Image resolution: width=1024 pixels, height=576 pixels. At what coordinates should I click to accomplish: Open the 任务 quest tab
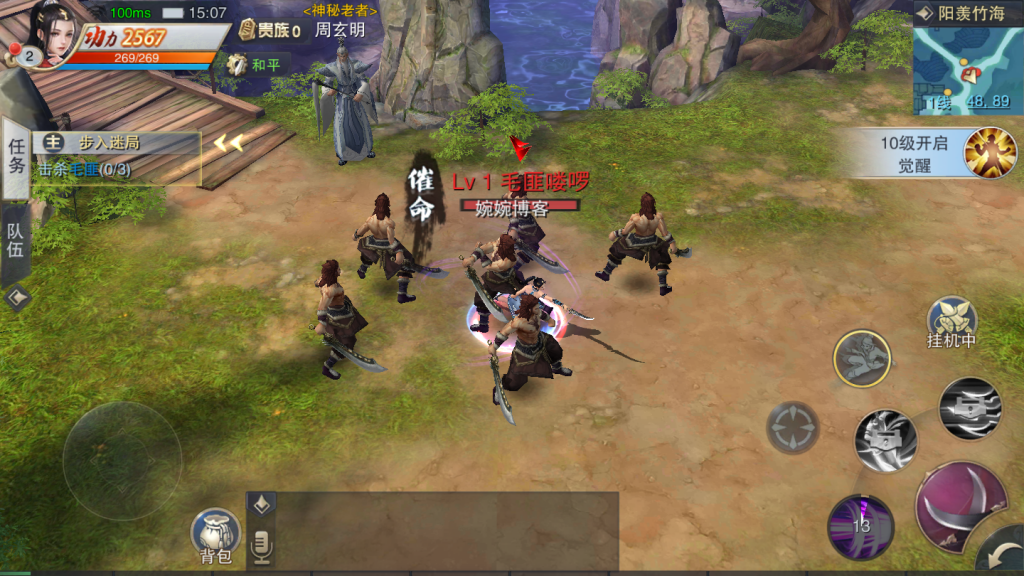16,156
